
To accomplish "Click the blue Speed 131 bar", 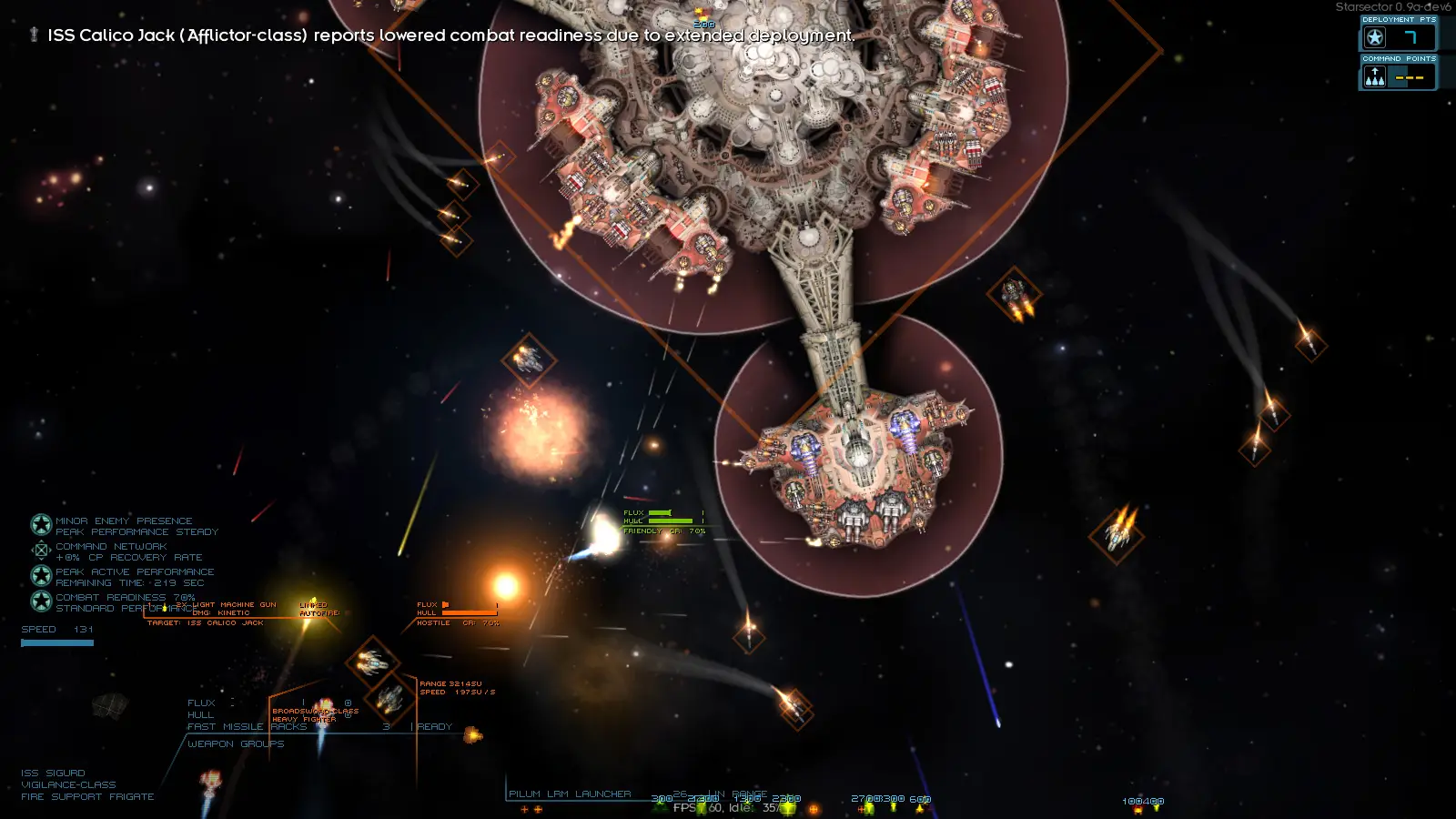I will tap(56, 642).
